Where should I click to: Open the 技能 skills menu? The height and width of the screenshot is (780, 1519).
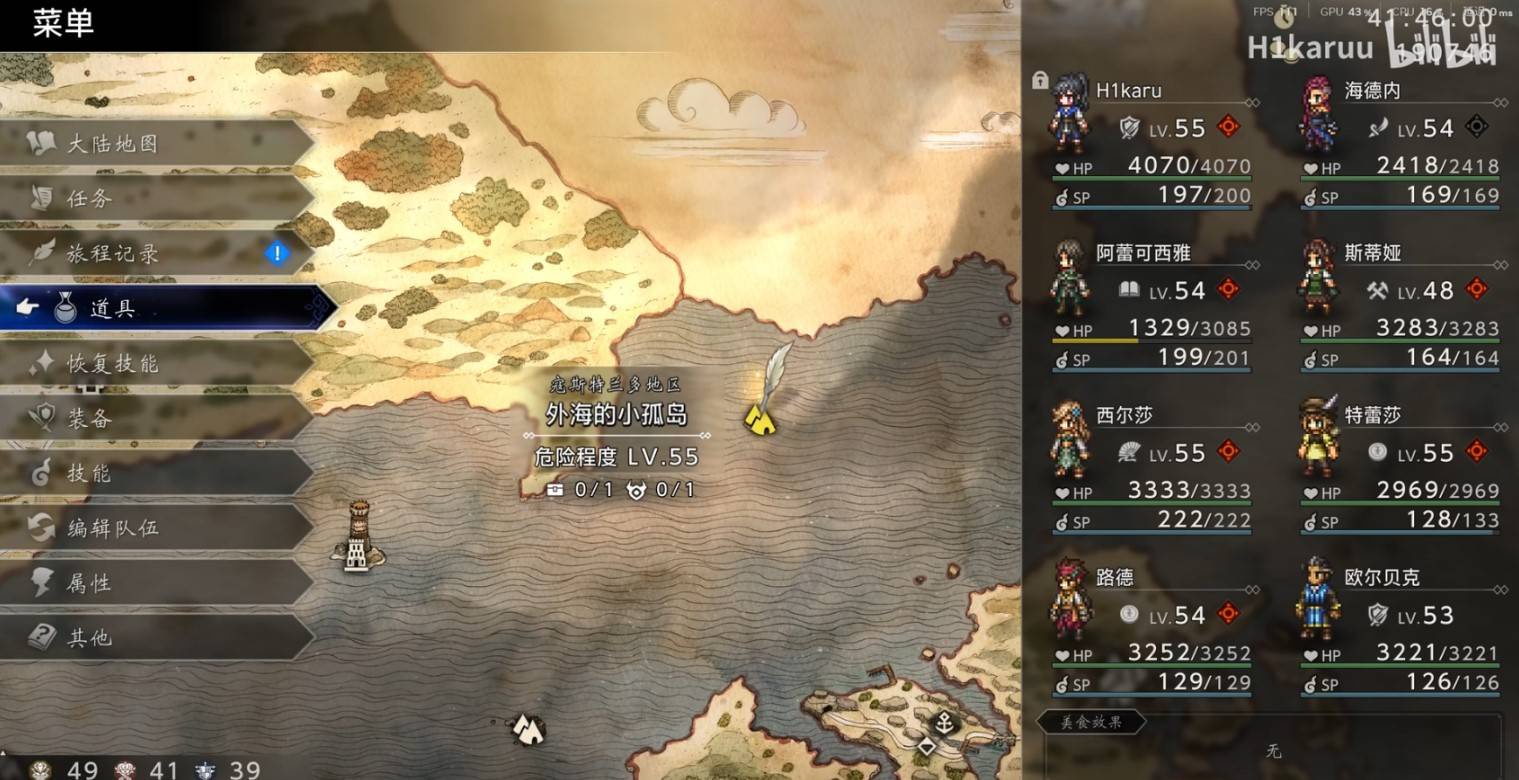pyautogui.click(x=89, y=474)
